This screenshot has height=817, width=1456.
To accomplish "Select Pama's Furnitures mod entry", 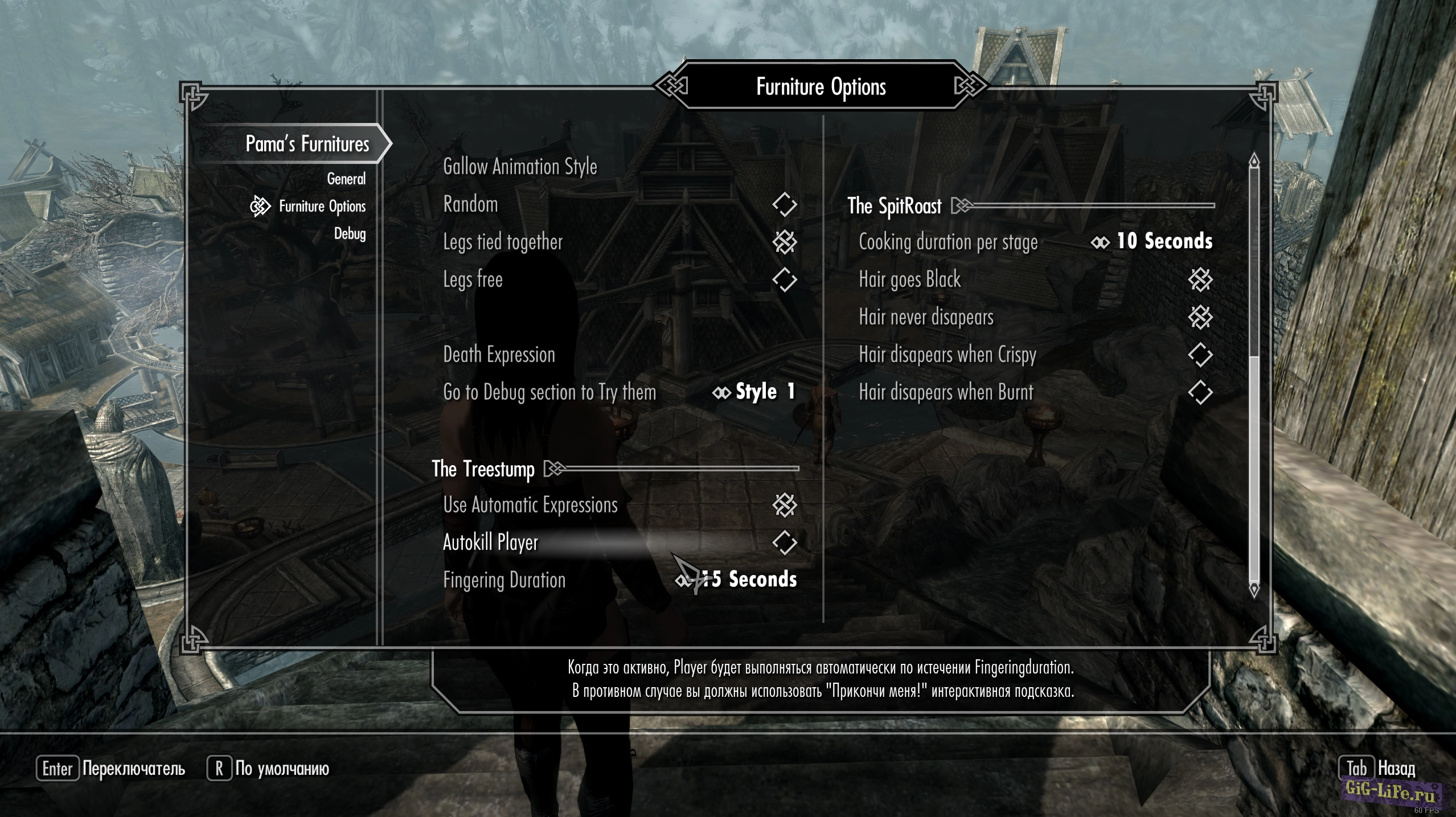I will tap(307, 144).
